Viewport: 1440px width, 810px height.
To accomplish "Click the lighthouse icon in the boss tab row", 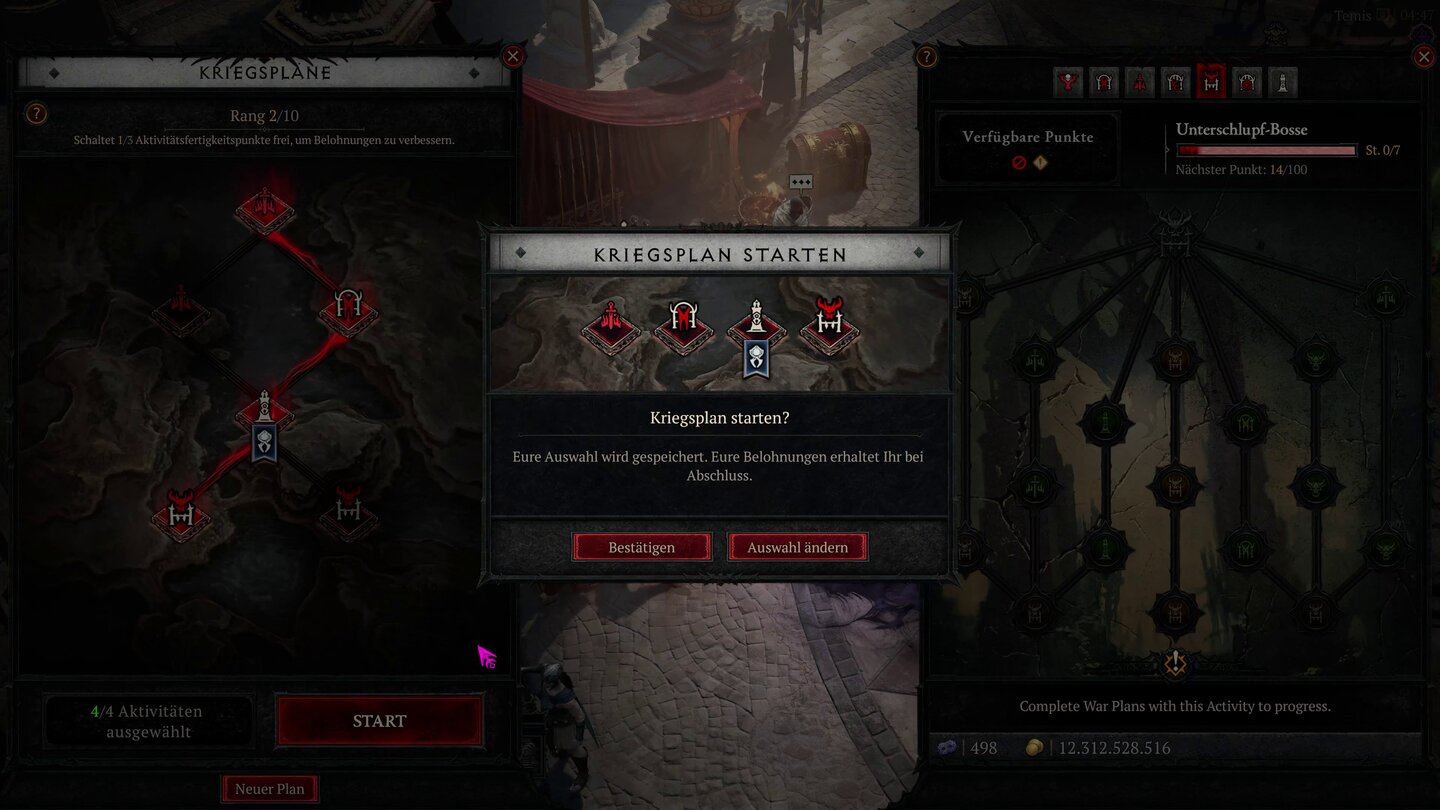I will [x=1283, y=82].
